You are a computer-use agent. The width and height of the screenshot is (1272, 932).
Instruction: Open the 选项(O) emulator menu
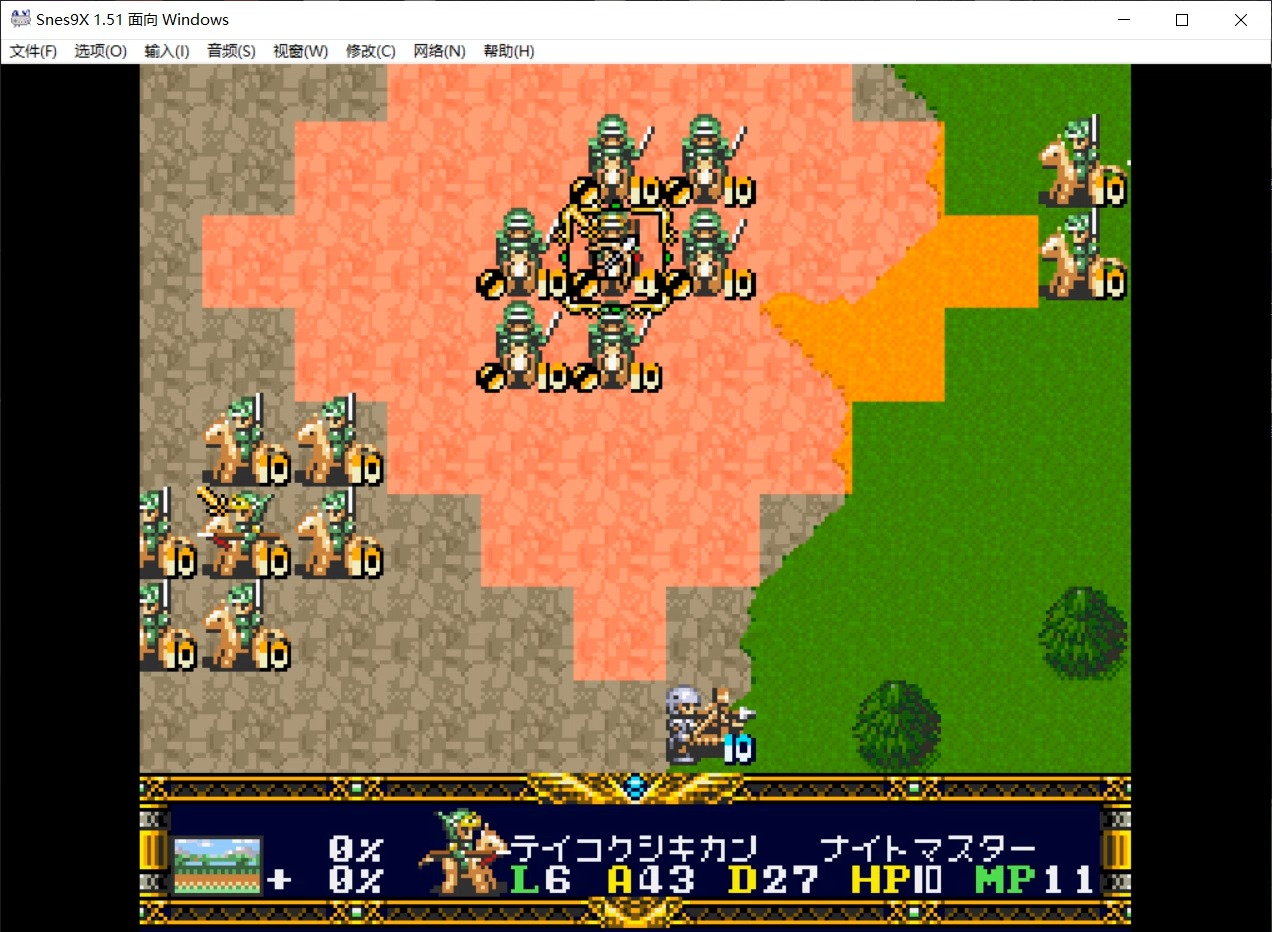(x=100, y=51)
